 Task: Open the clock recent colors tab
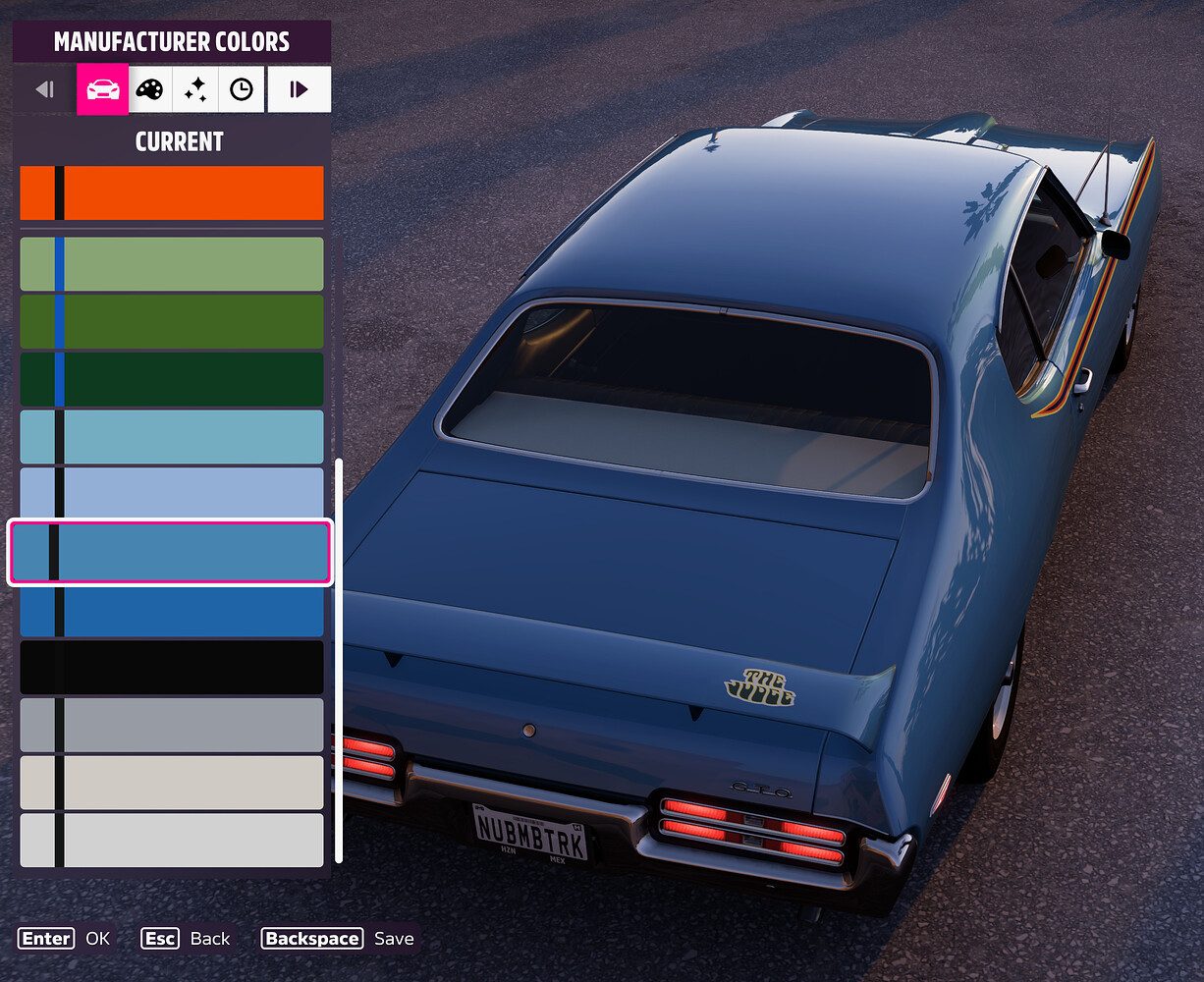click(242, 90)
